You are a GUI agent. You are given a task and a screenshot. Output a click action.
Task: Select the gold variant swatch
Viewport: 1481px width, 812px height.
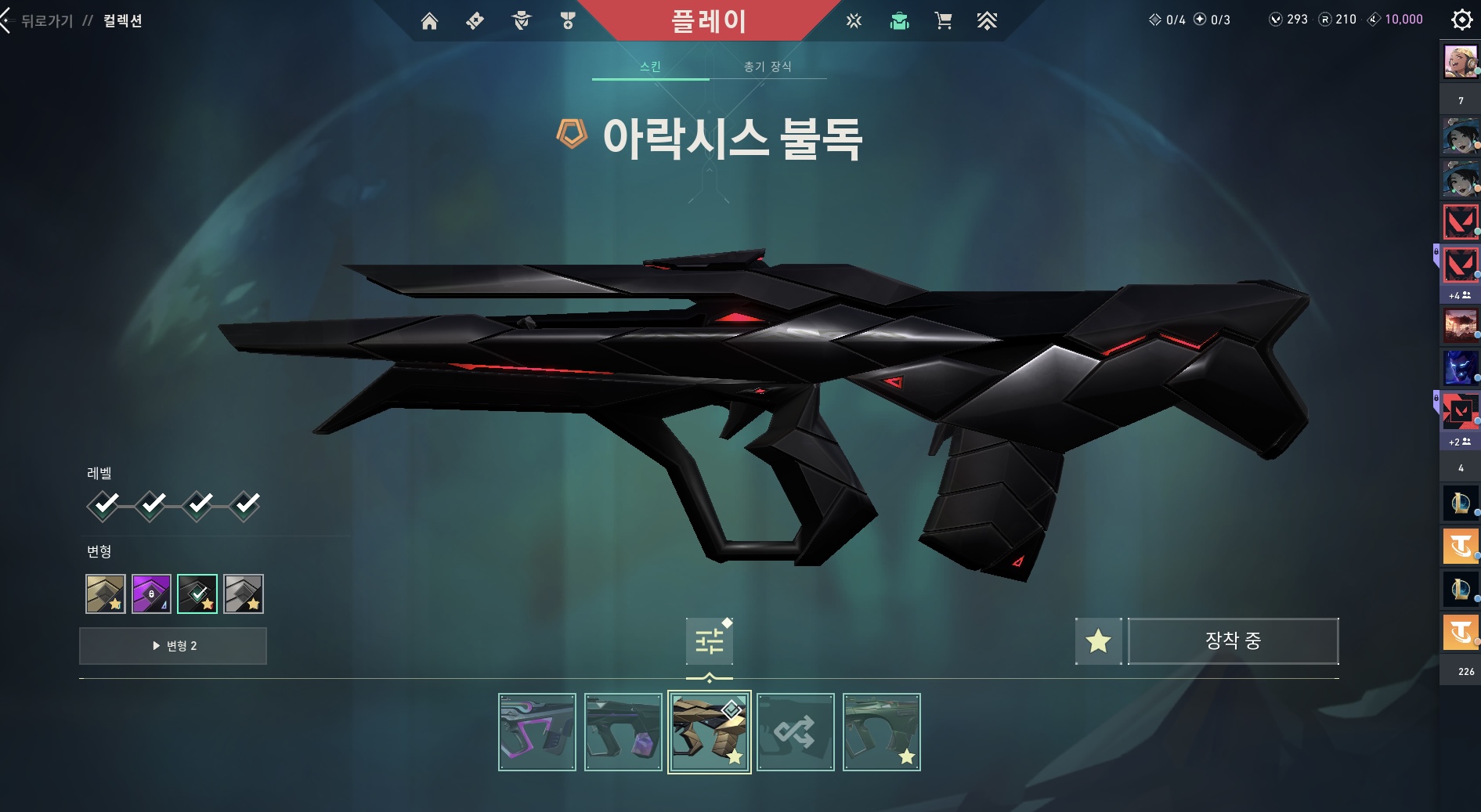pos(106,594)
